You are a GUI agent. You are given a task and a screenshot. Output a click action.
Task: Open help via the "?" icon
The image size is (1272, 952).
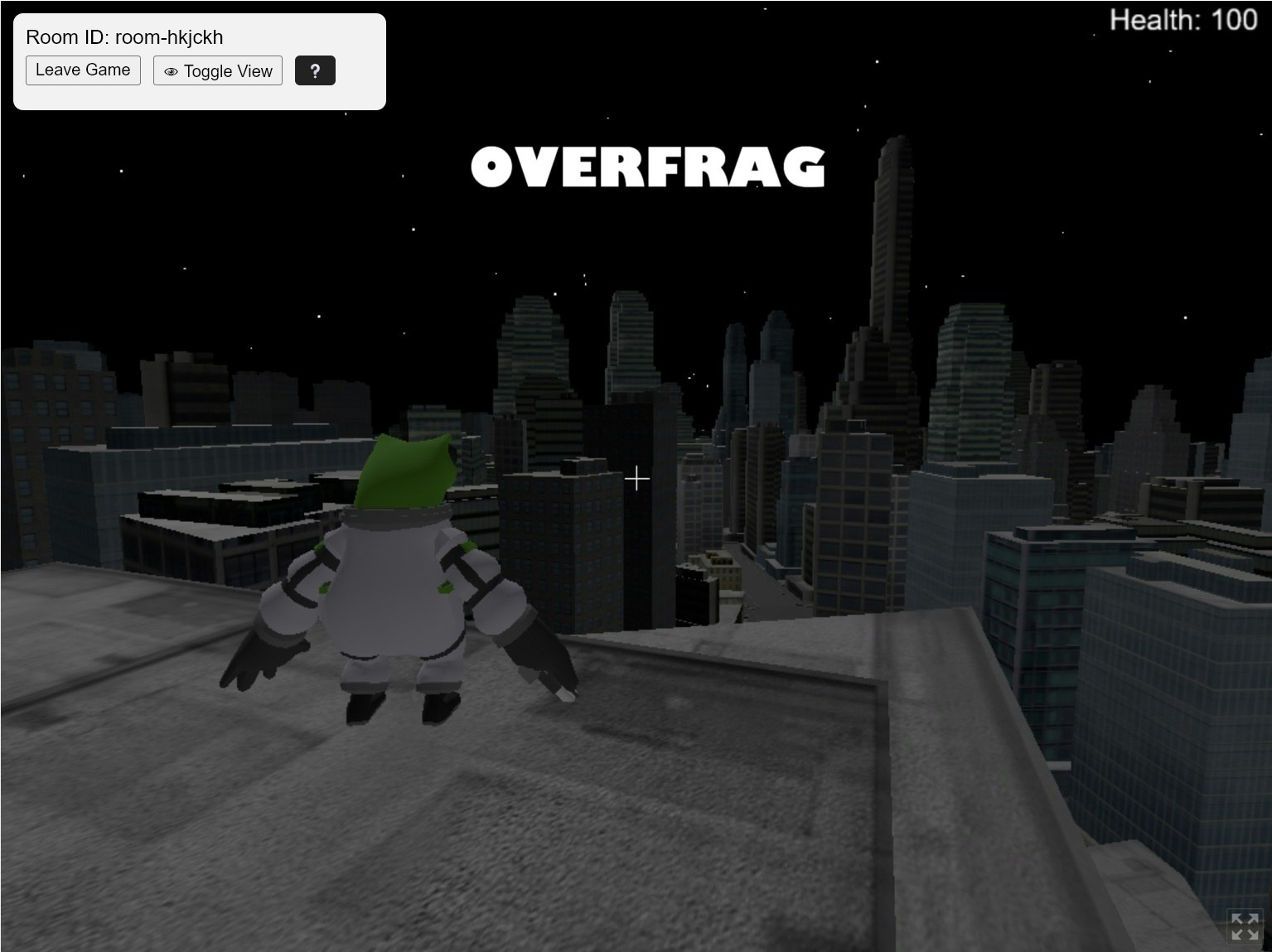click(315, 70)
